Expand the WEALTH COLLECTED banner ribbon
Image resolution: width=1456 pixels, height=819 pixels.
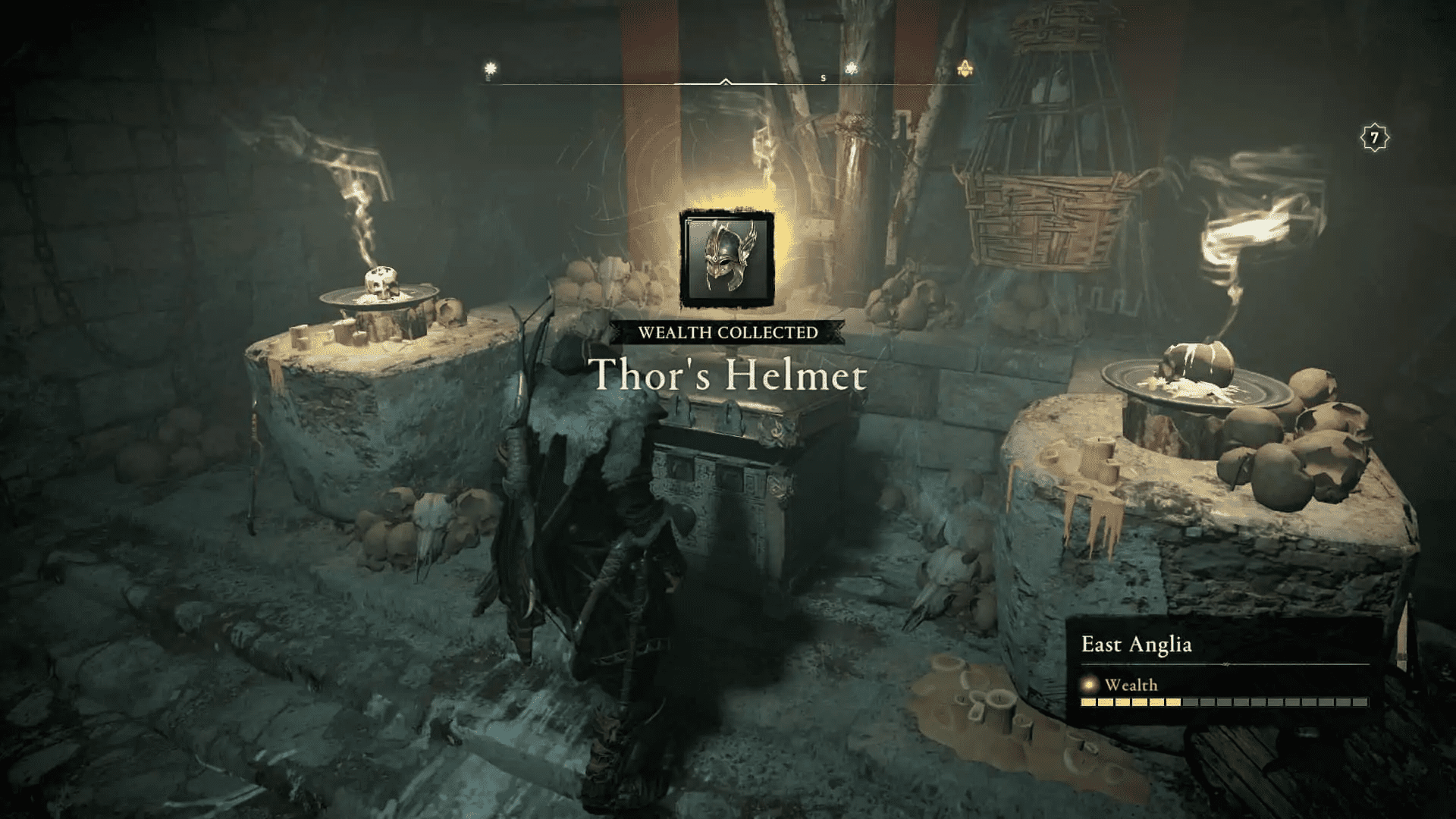coord(727,331)
